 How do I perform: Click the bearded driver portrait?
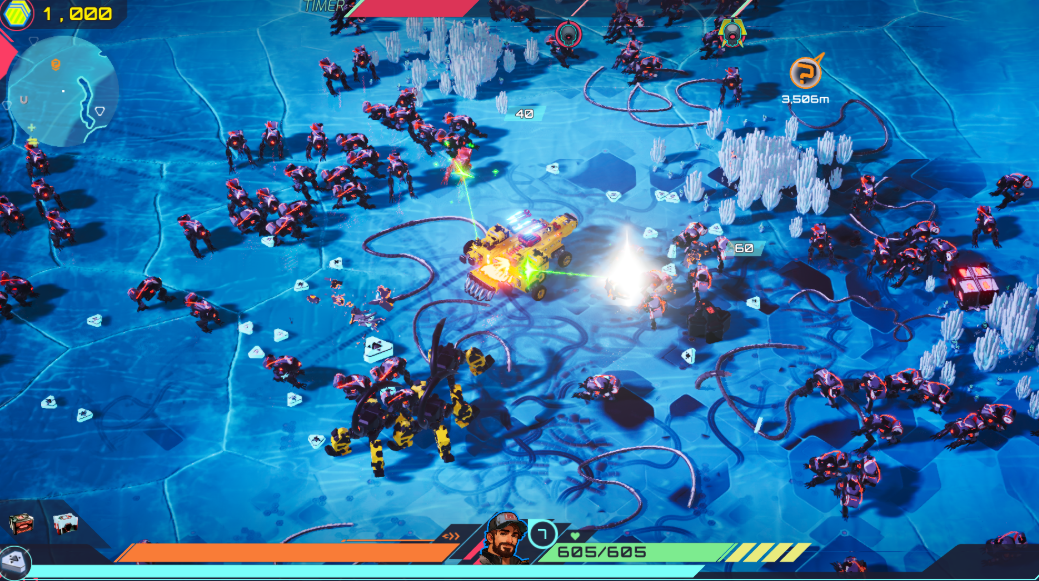point(506,539)
